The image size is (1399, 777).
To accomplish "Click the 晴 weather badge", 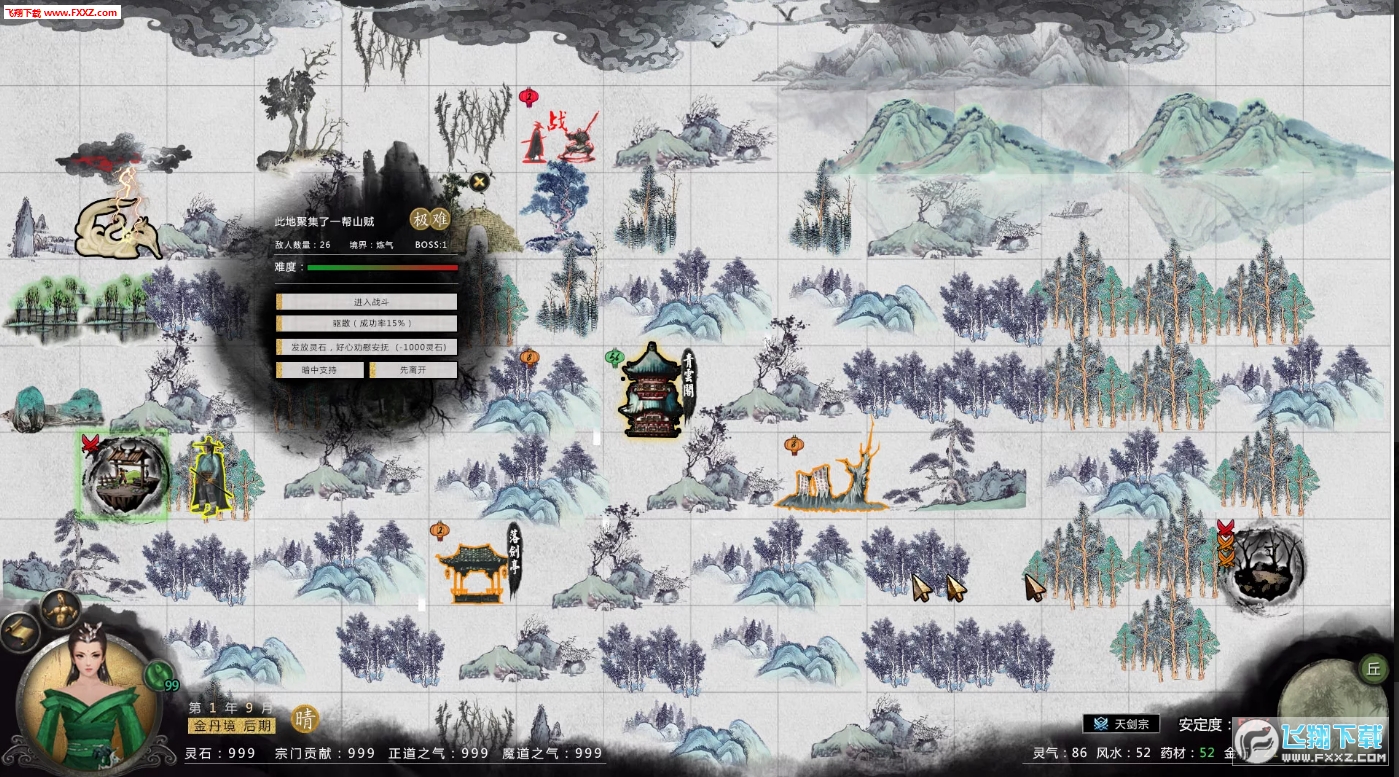I will coord(305,719).
